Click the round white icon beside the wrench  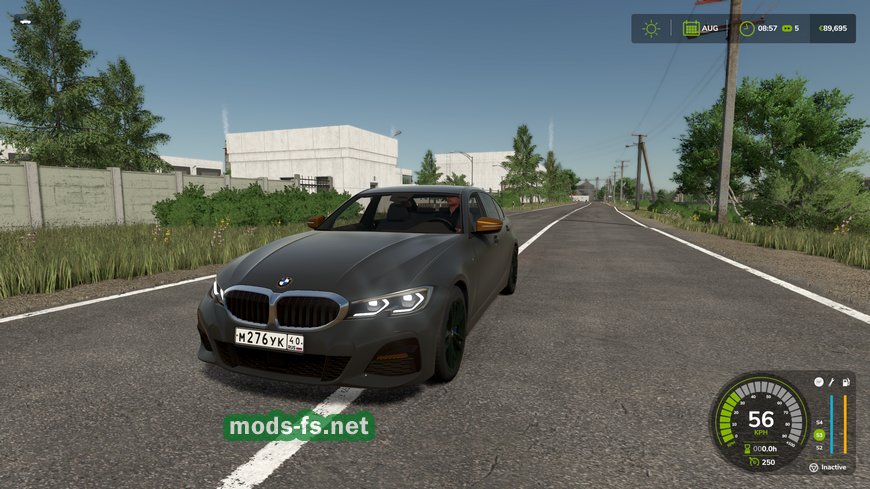(818, 382)
